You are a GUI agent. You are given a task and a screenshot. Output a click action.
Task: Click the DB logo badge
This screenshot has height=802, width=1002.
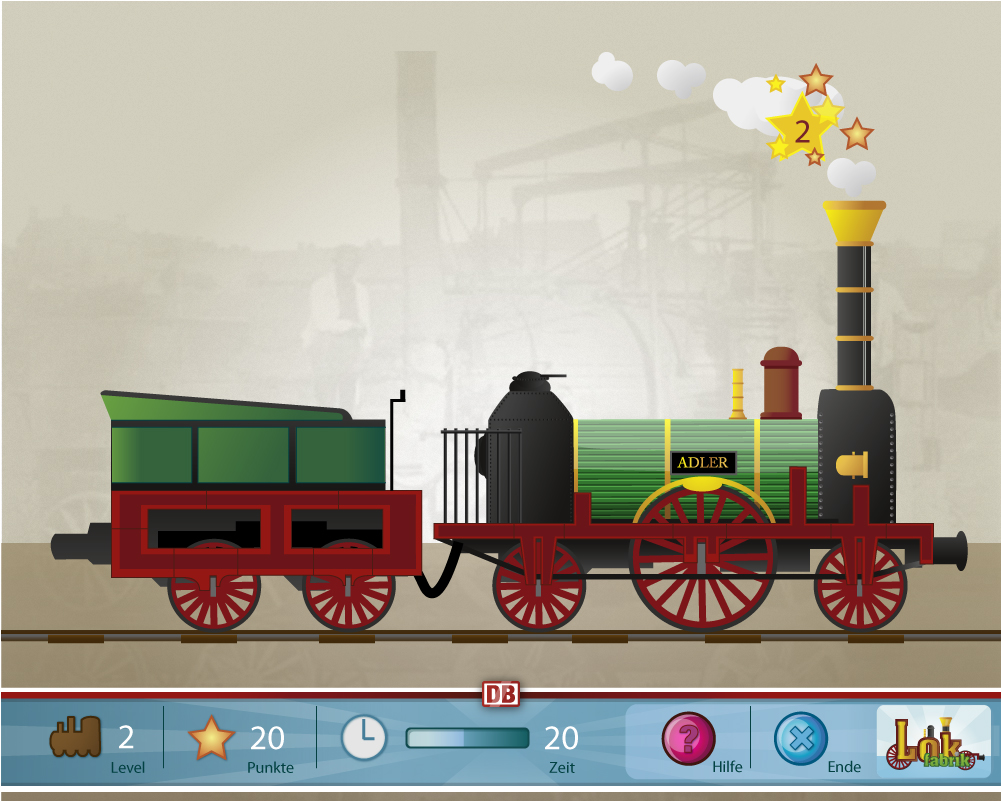point(501,694)
